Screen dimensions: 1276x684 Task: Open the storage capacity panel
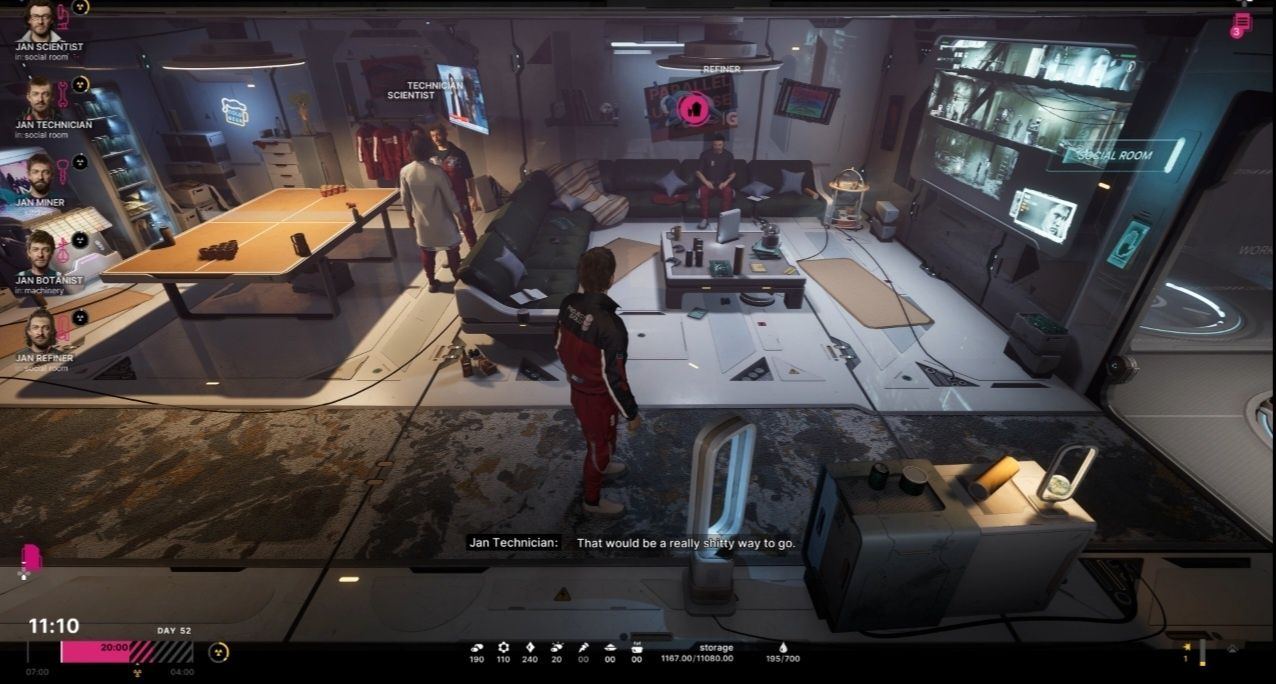(716, 653)
